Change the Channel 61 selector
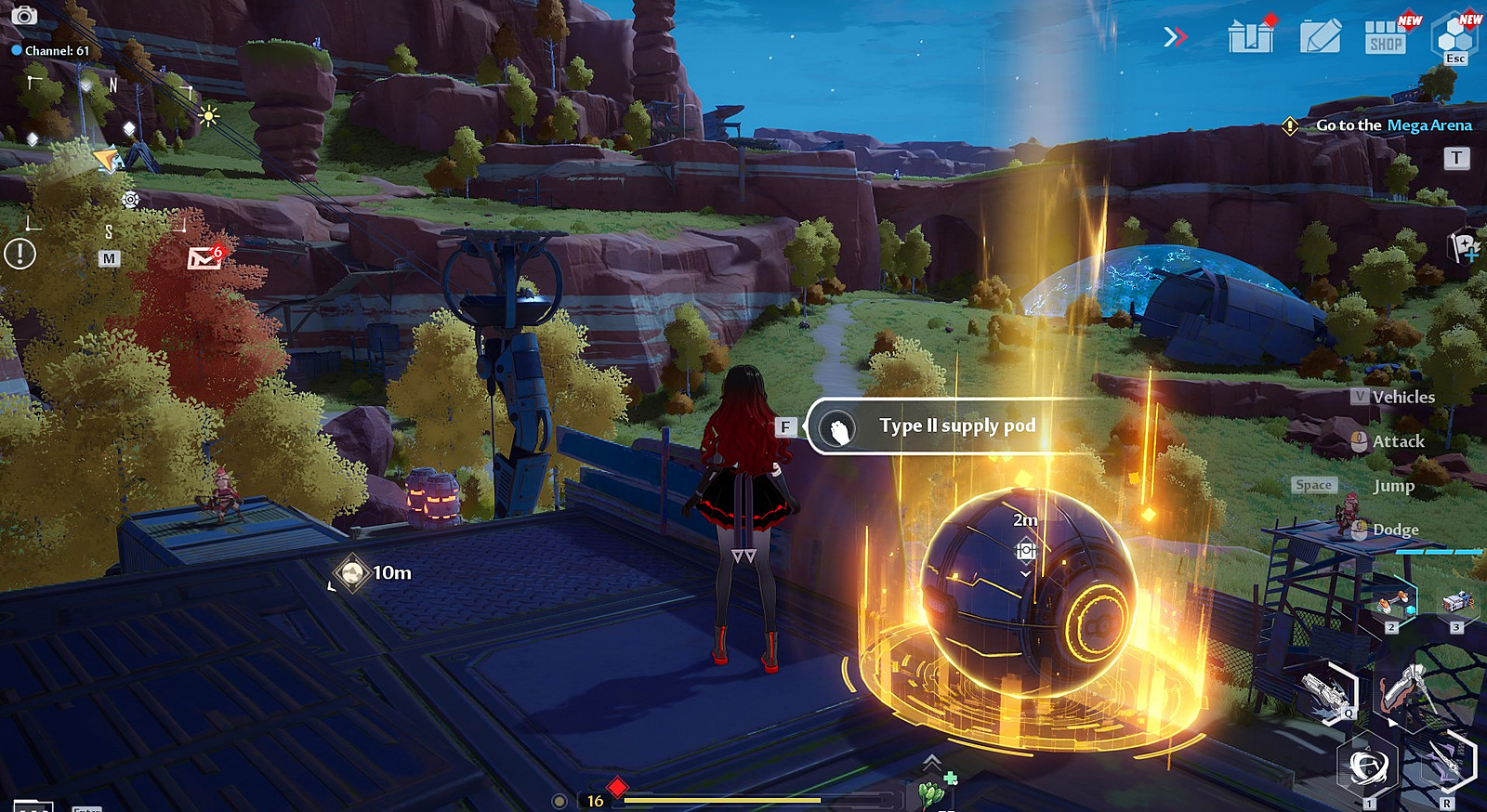The height and width of the screenshot is (812, 1487). (51, 51)
